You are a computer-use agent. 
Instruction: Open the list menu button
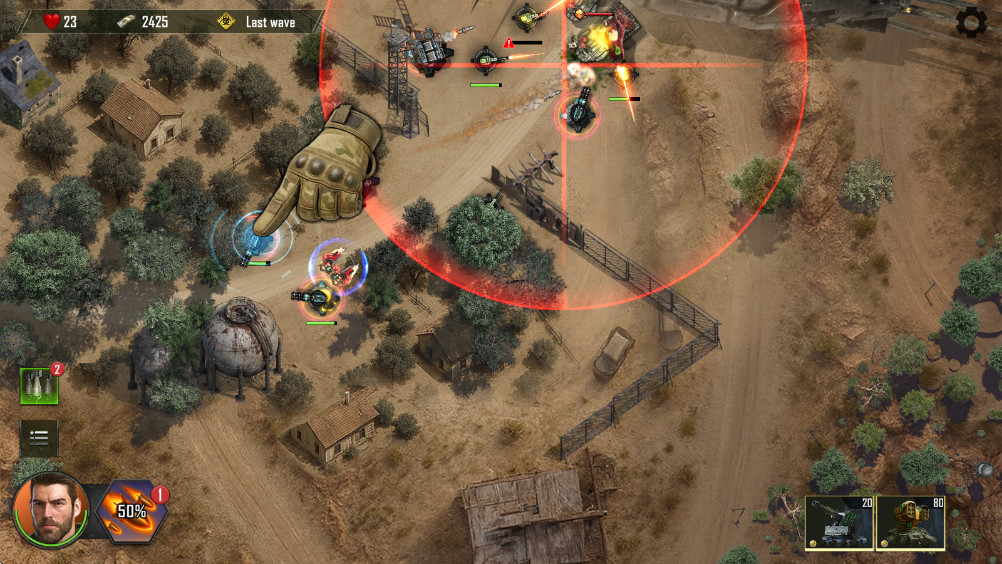coord(39,437)
